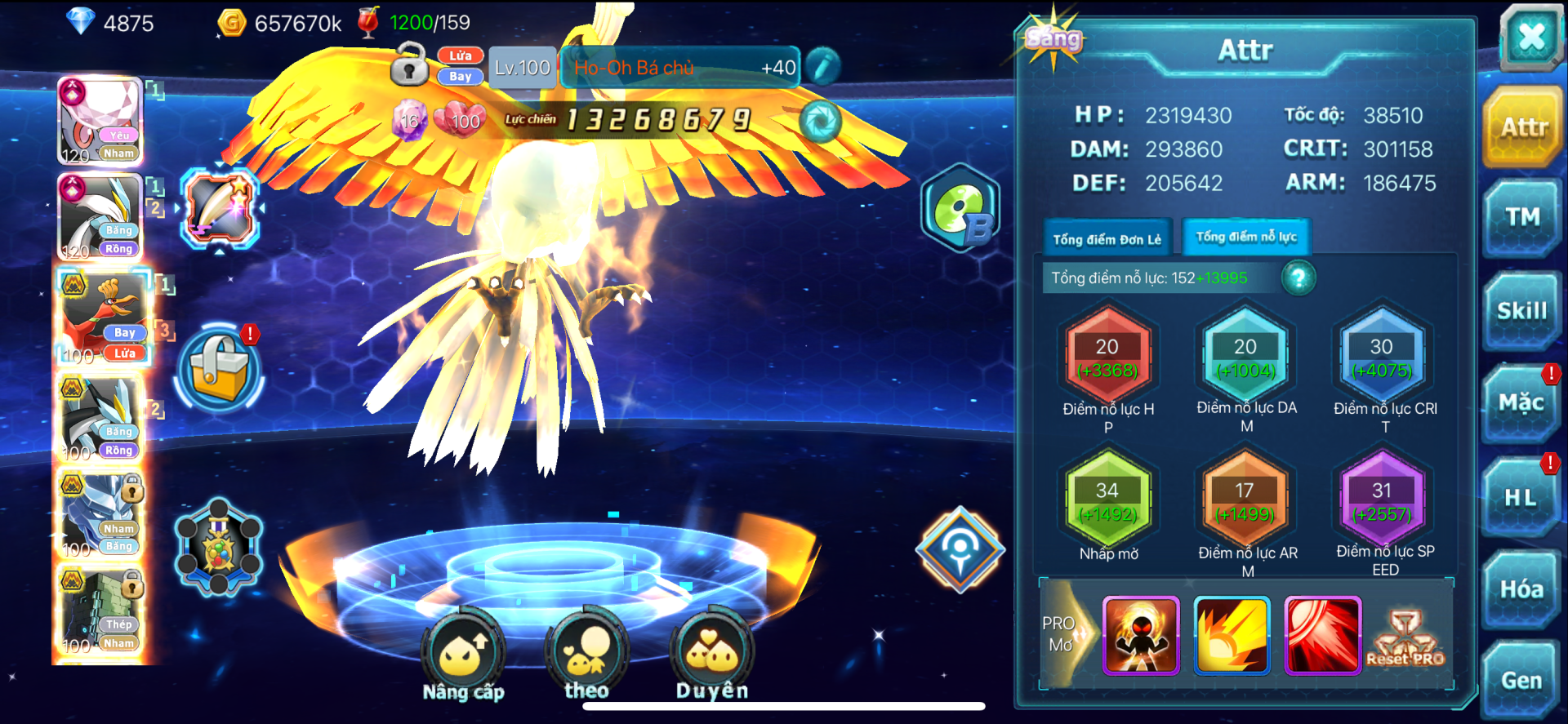The width and height of the screenshot is (1568, 724).
Task: Show the Tổng điểm Đơn Lẻ tab
Action: (1107, 239)
